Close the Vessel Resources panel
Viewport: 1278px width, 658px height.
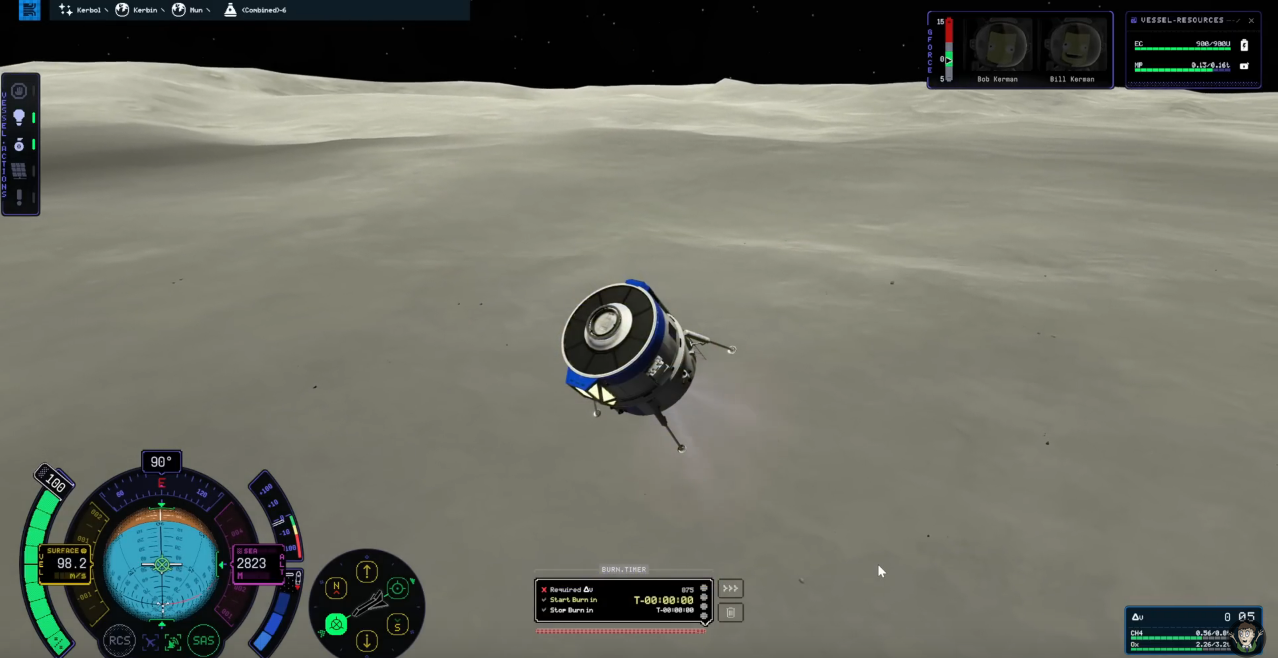tap(1251, 20)
